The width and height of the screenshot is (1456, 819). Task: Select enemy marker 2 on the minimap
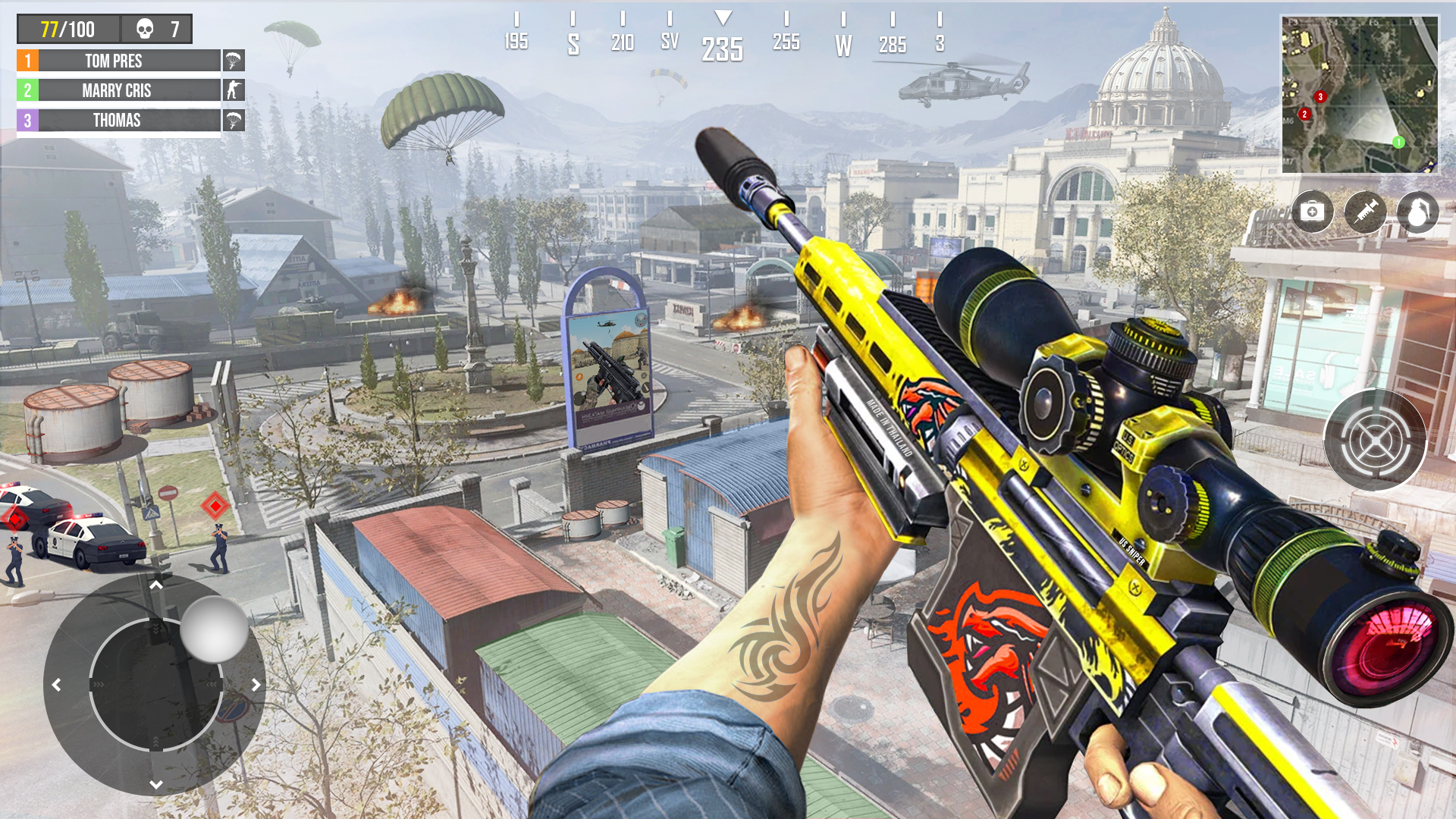click(x=1304, y=112)
